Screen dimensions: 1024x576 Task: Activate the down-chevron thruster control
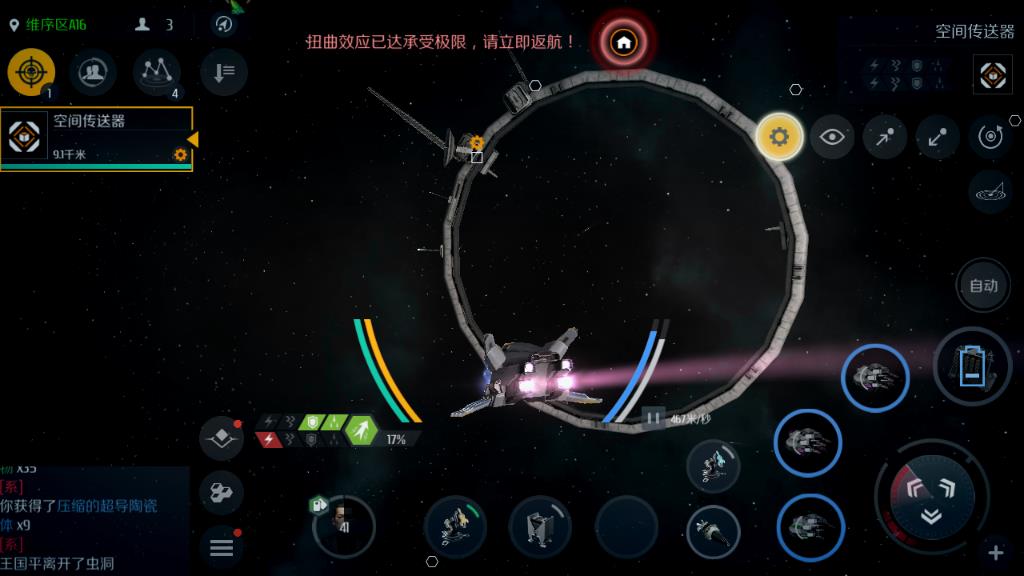click(x=931, y=516)
